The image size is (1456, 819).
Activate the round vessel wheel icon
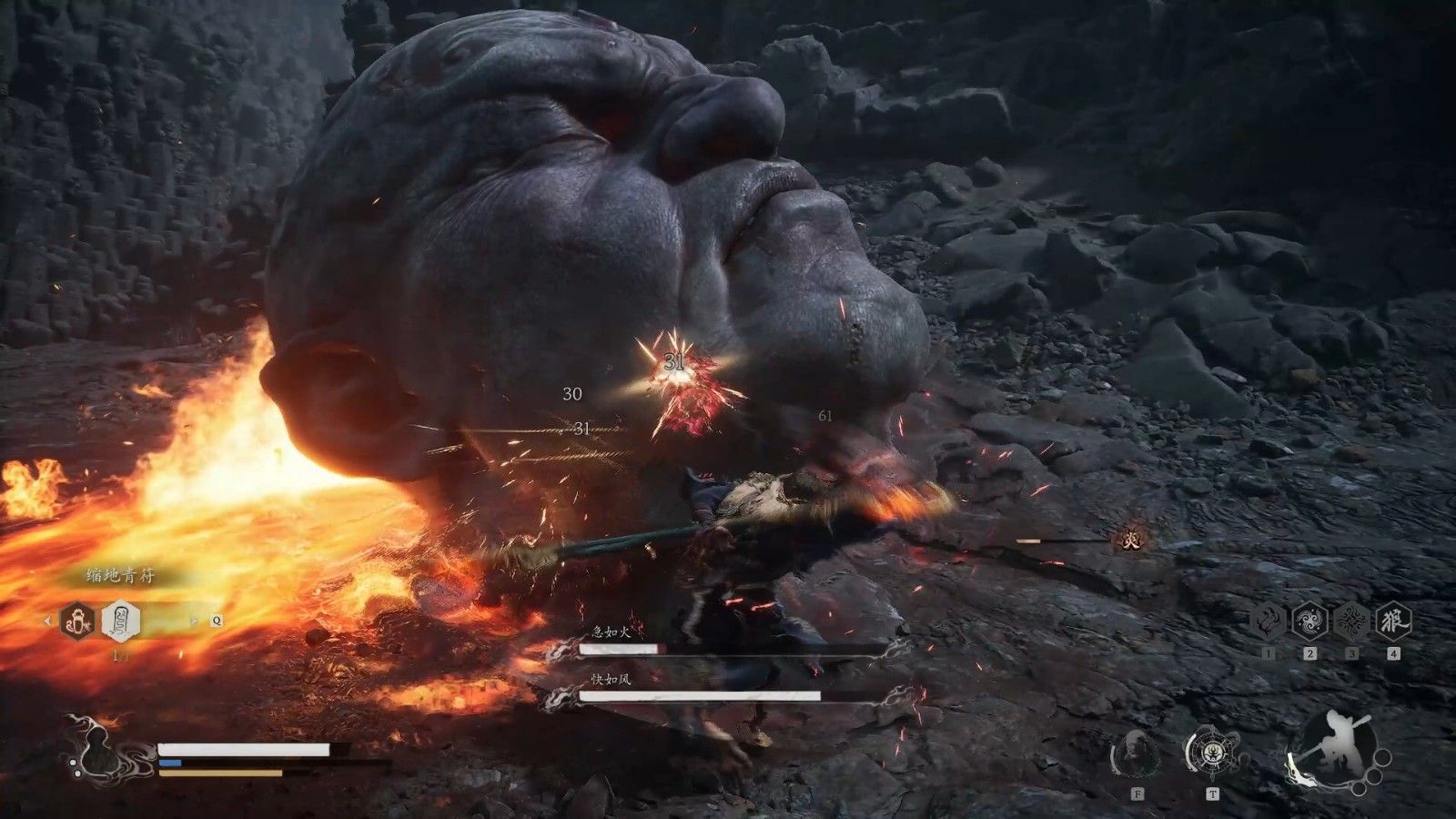(1211, 753)
